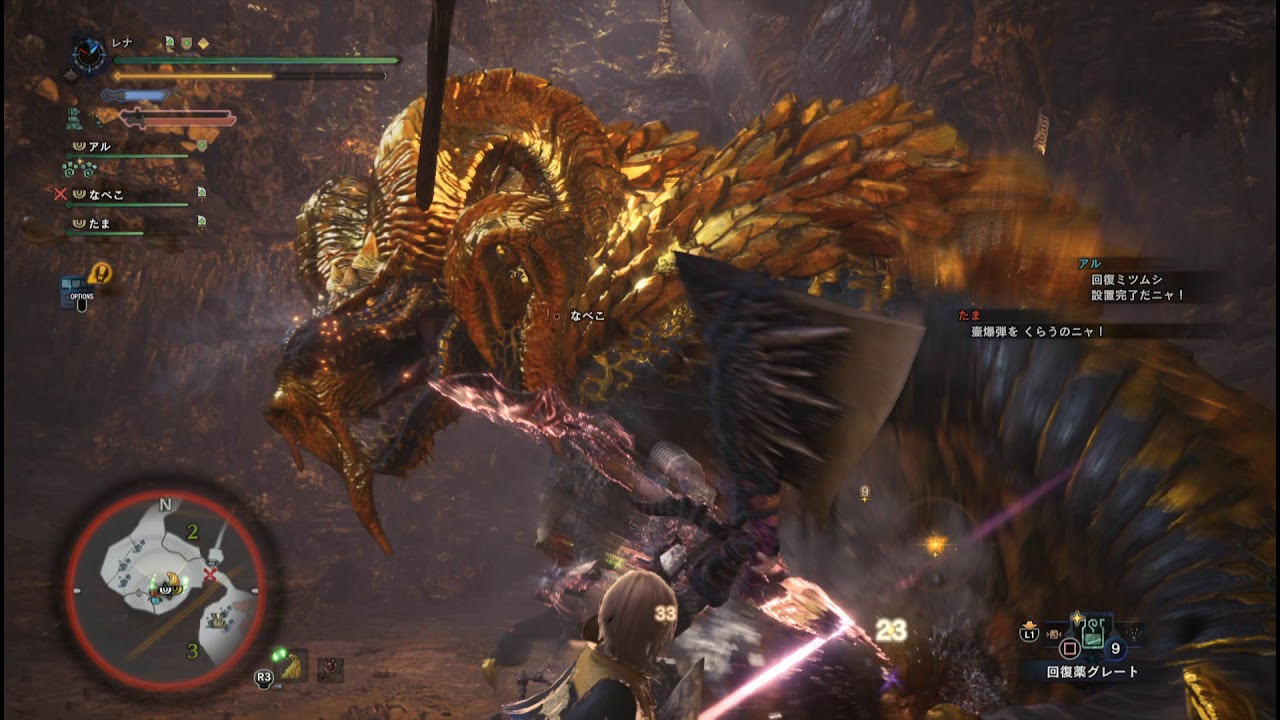The height and width of the screenshot is (720, 1280).
Task: Open アル's 回復ミツムシ chat message
Action: (1138, 288)
